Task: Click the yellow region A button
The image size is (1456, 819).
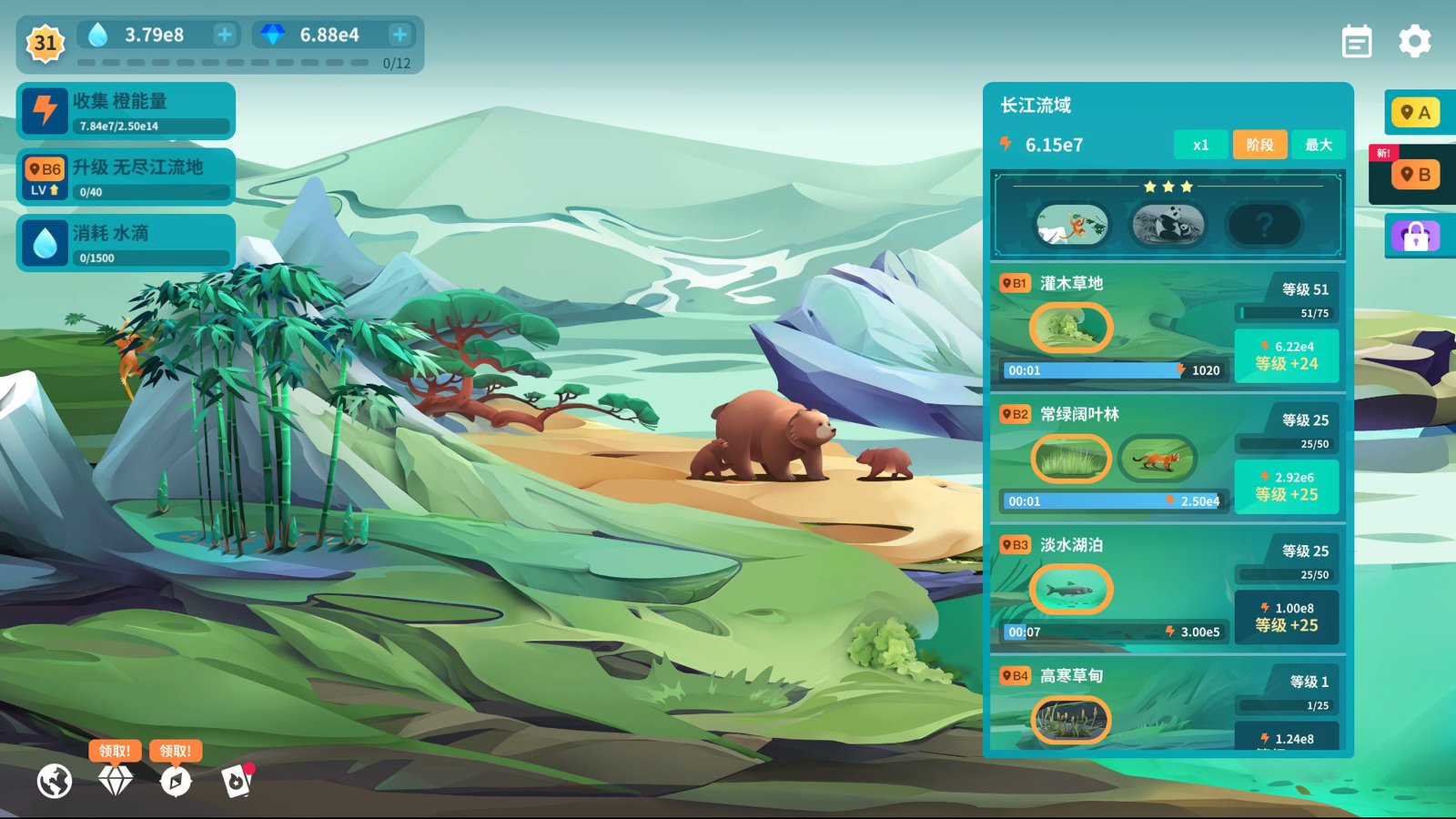Action: pyautogui.click(x=1418, y=112)
